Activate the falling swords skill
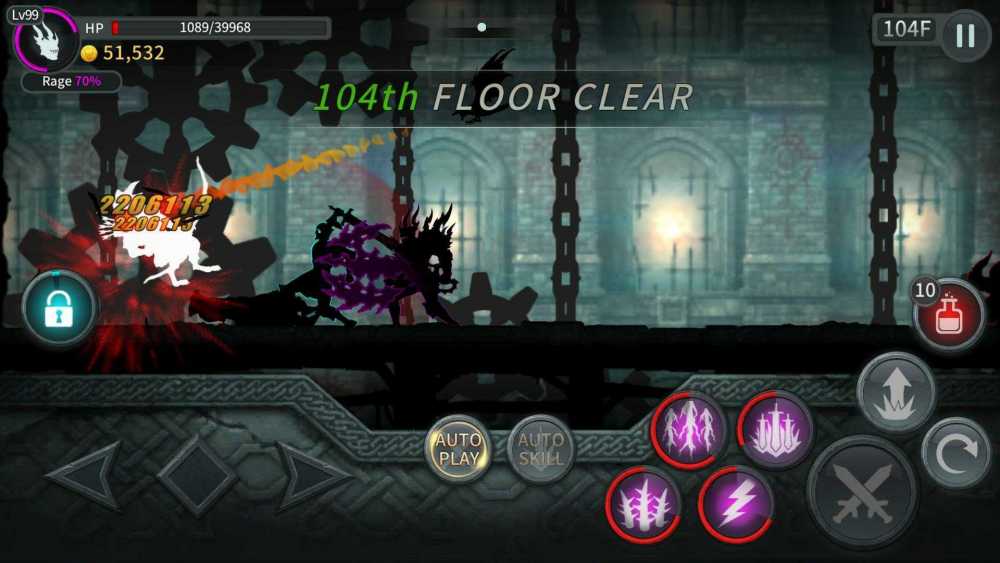 click(776, 430)
